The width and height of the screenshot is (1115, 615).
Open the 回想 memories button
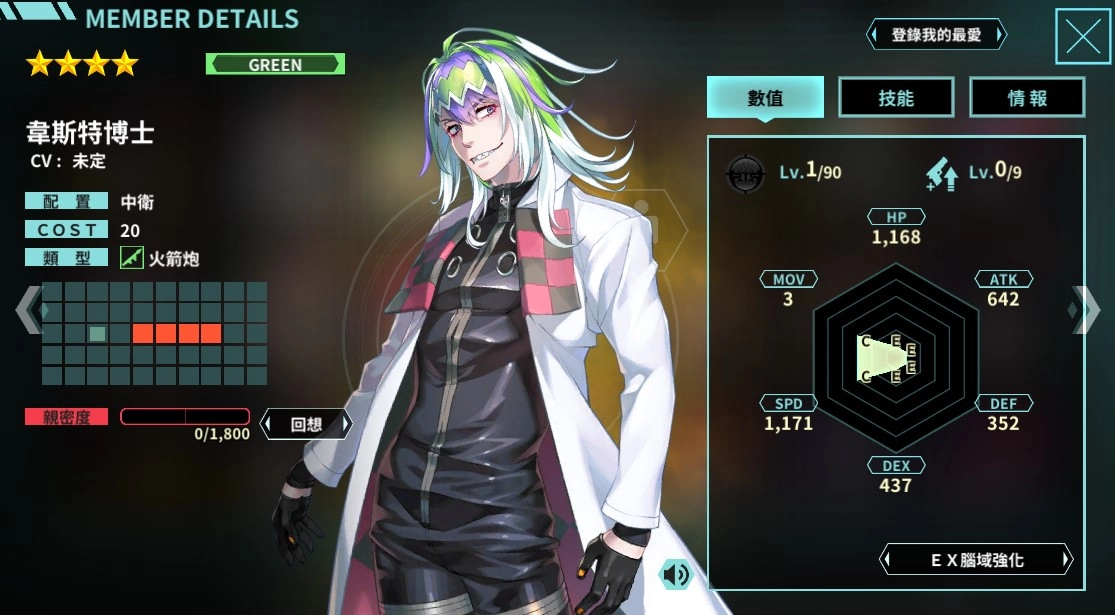(x=306, y=424)
